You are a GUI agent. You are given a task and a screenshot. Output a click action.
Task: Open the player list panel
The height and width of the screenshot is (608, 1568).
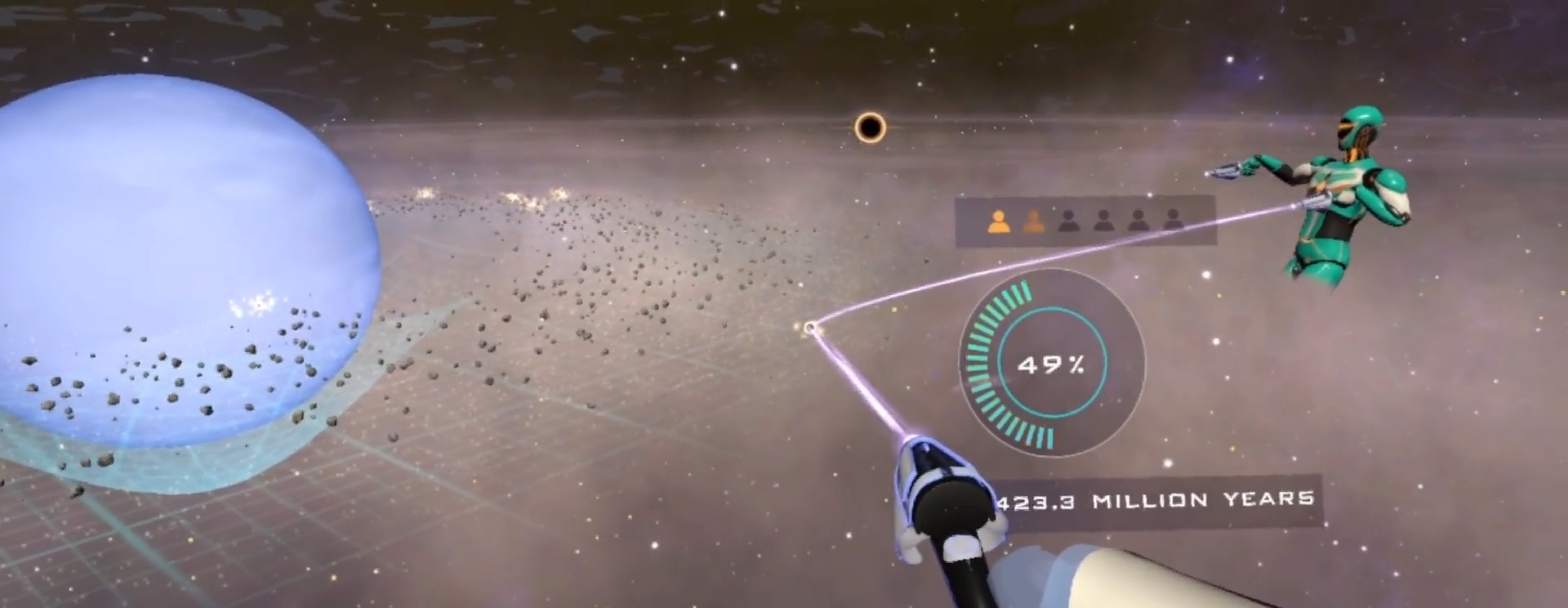point(1086,222)
